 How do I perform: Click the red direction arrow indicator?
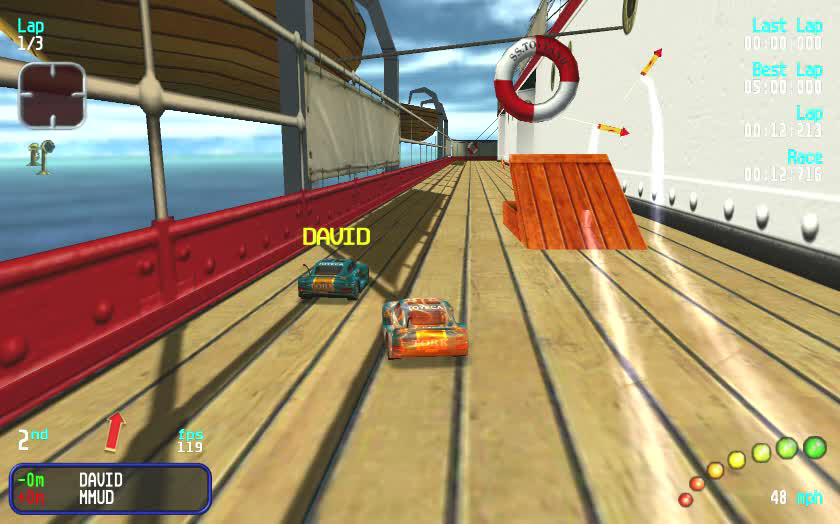[x=116, y=430]
